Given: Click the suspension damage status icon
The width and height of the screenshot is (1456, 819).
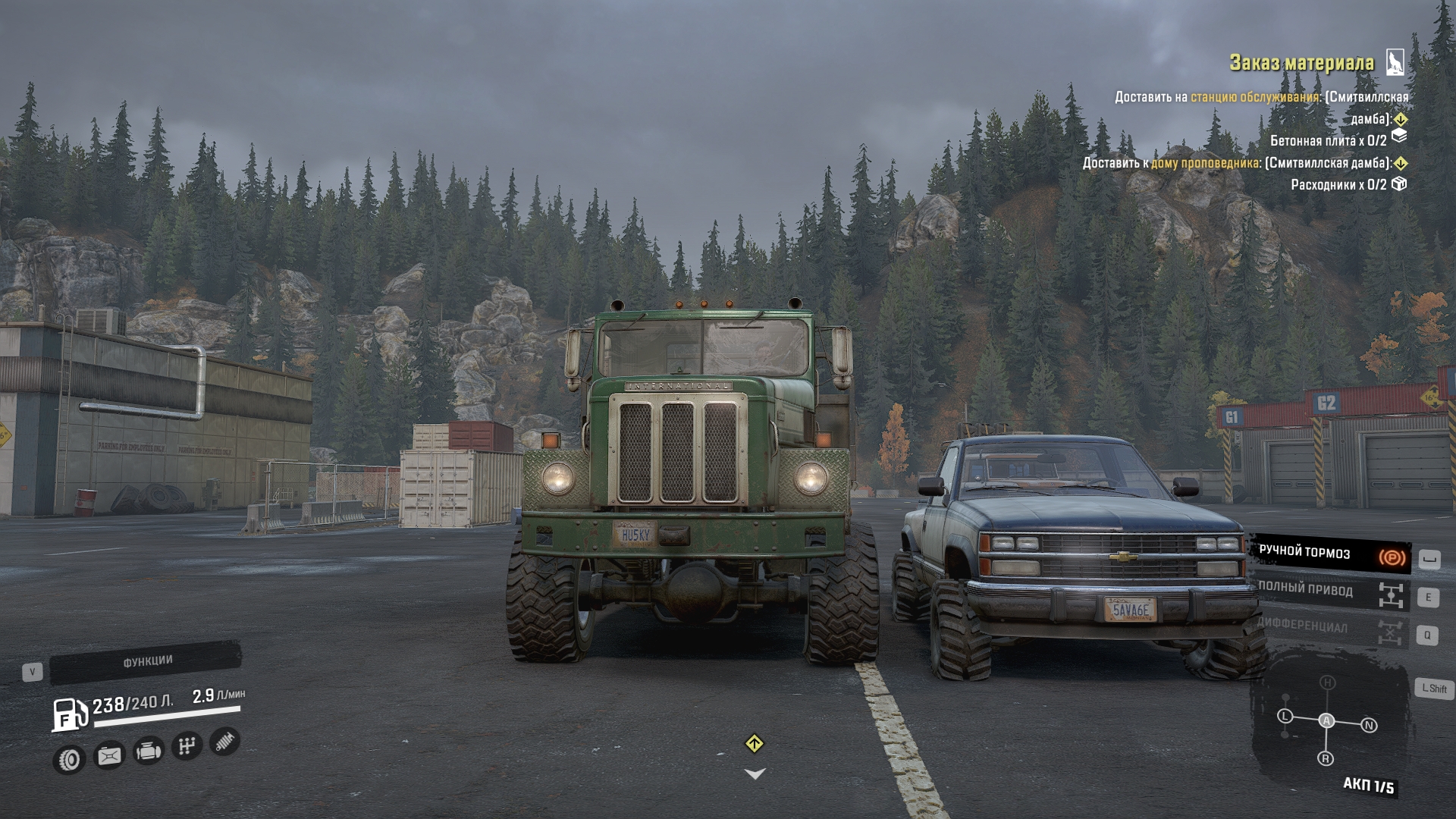Looking at the screenshot, I should coord(224,741).
